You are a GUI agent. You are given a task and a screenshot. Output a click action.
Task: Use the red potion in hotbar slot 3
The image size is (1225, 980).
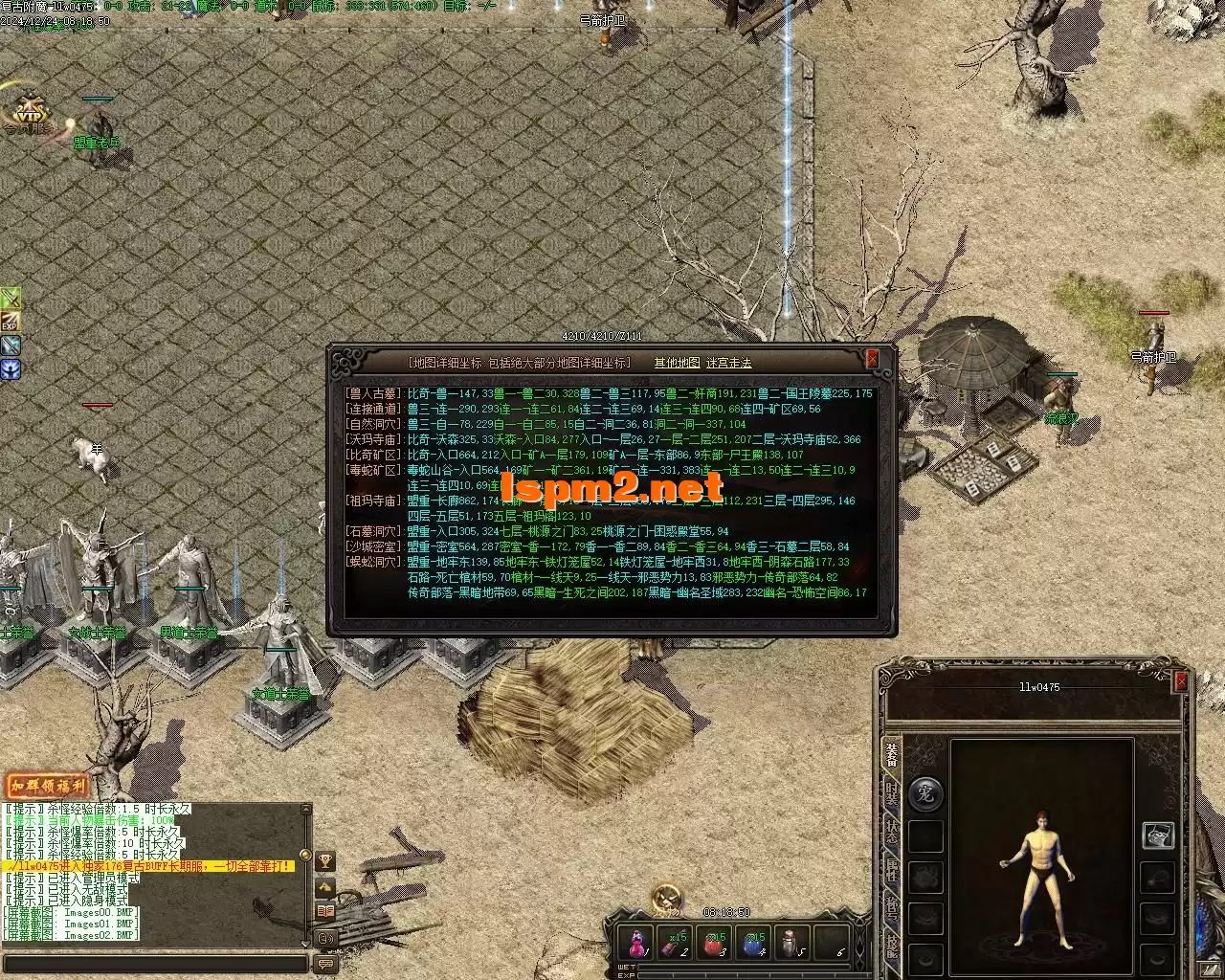point(716,943)
